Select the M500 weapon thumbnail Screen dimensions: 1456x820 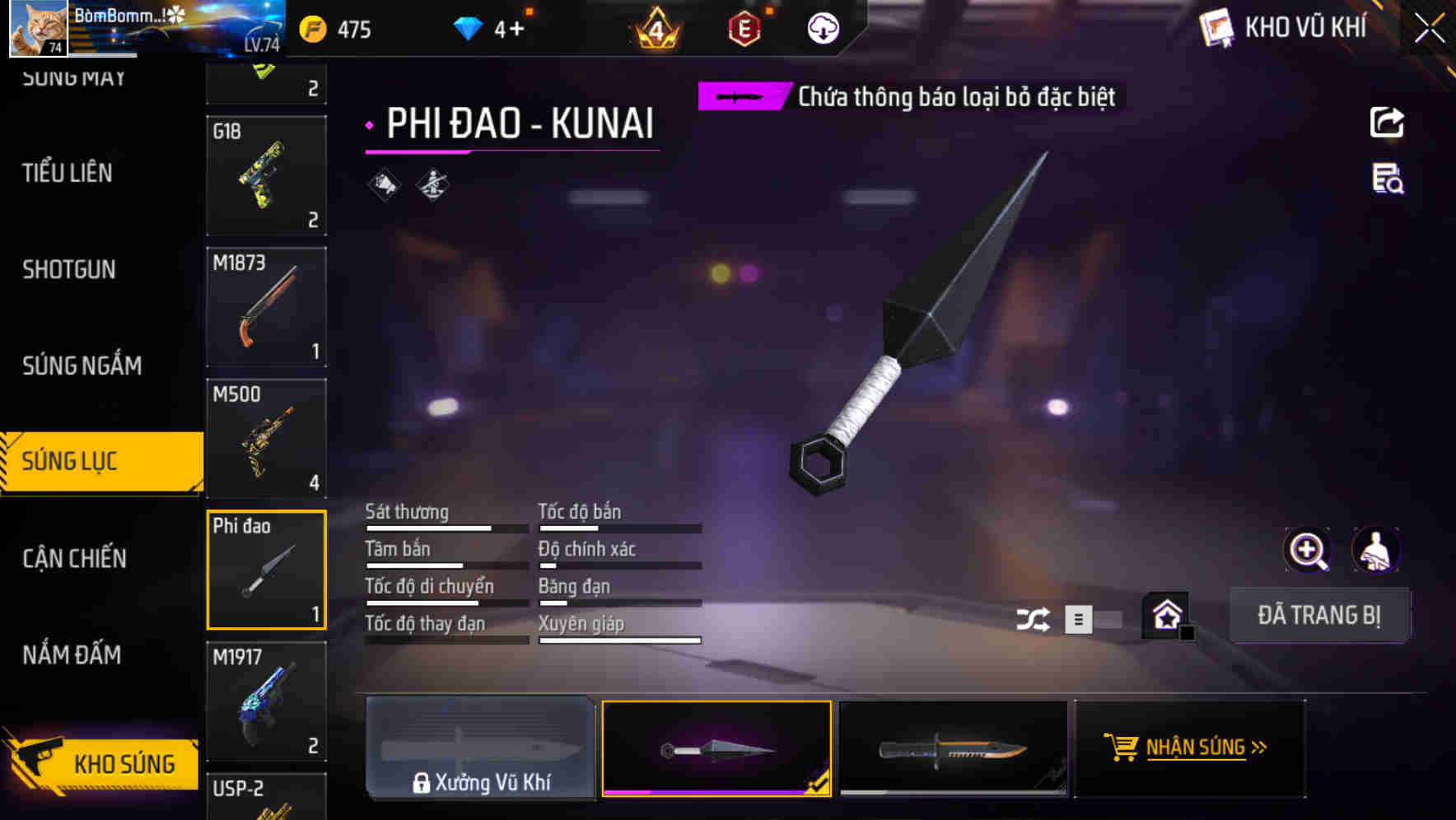click(266, 438)
